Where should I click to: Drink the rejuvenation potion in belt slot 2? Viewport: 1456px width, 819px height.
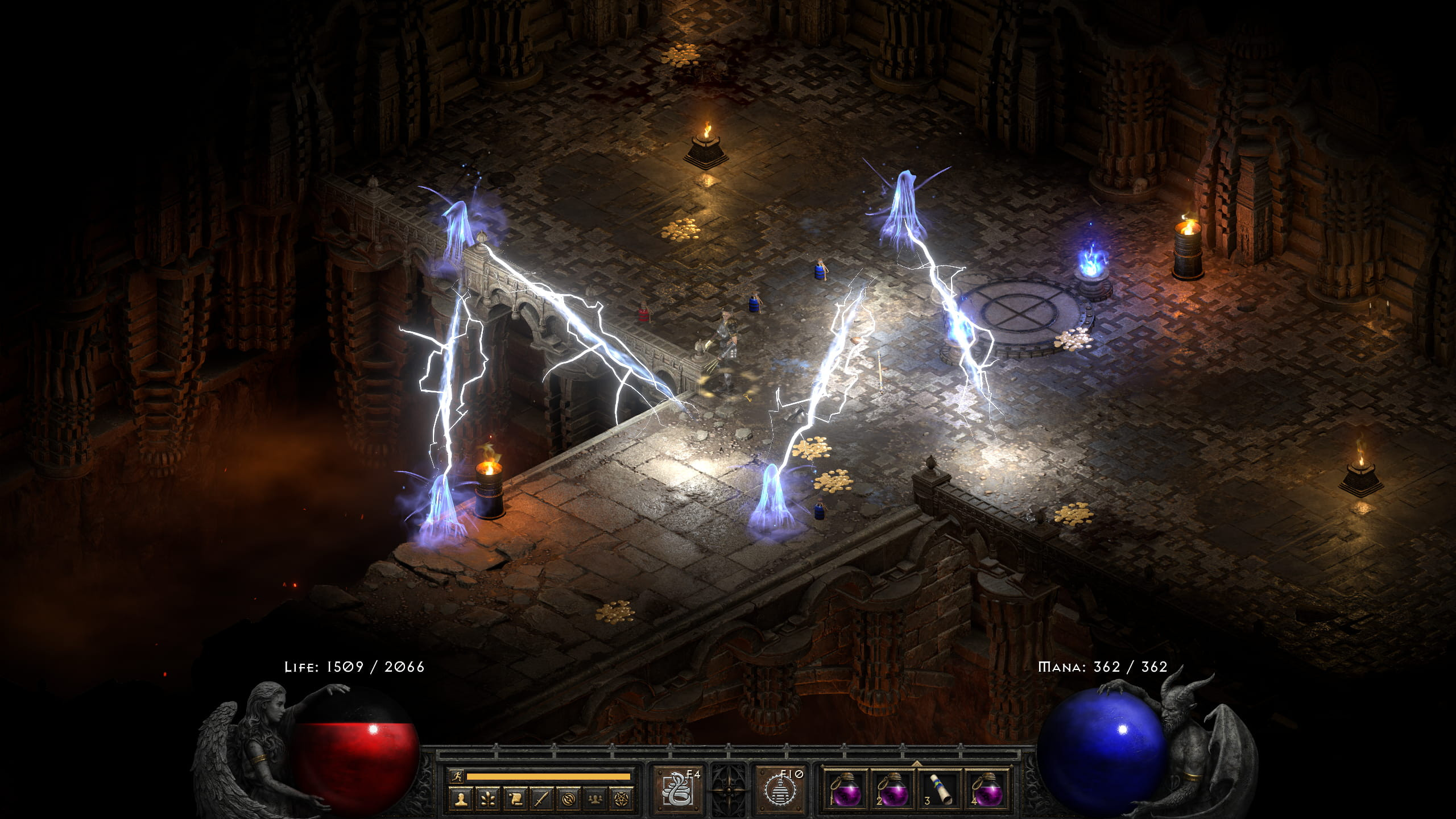pos(892,789)
